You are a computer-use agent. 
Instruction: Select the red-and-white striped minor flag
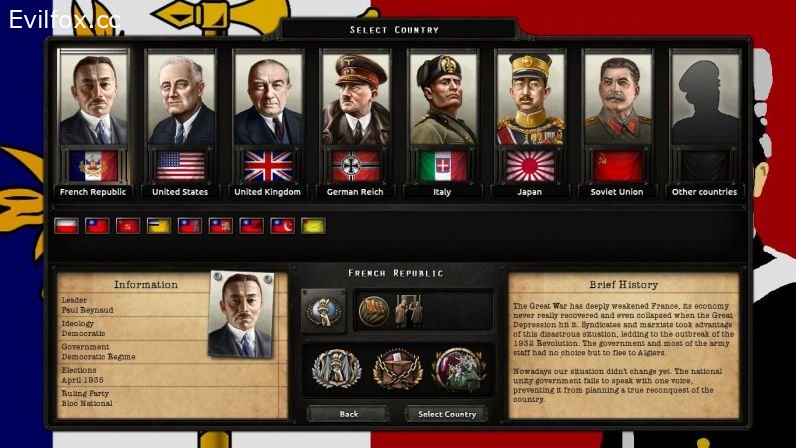(66, 226)
